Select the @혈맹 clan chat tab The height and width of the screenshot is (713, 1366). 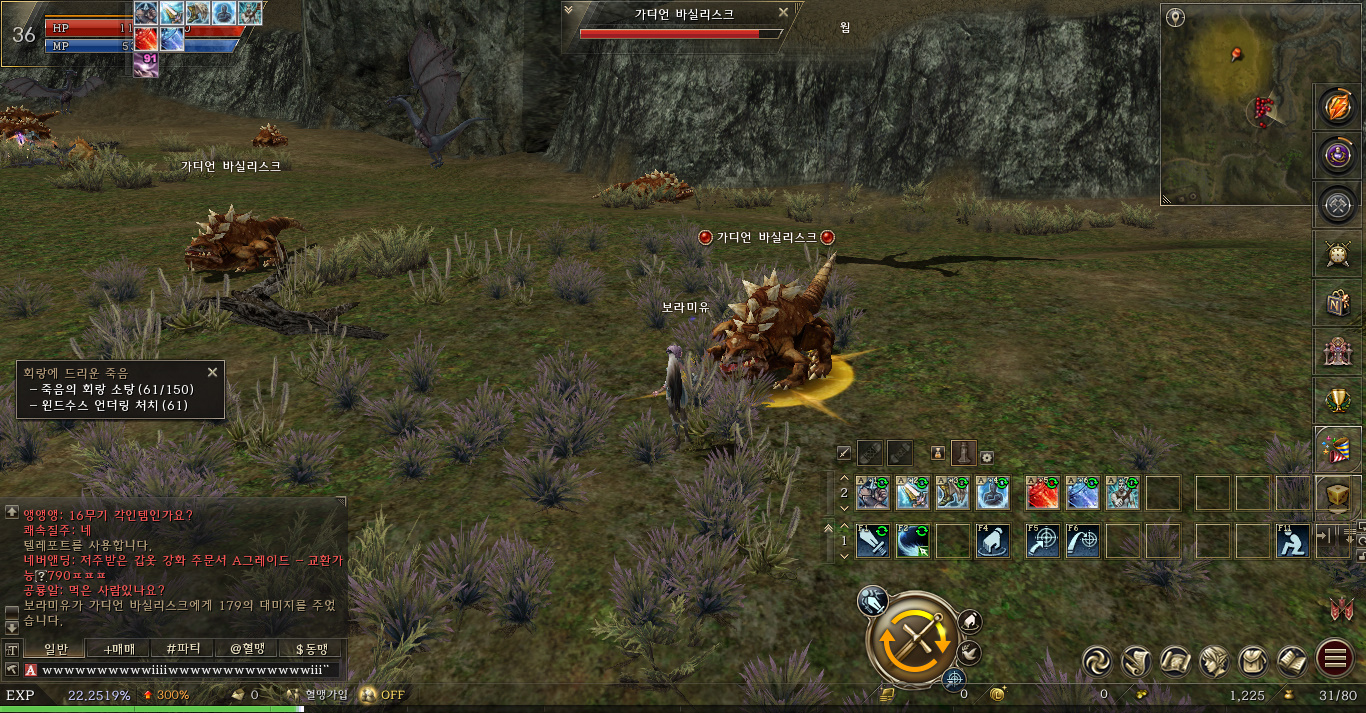pyautogui.click(x=250, y=649)
